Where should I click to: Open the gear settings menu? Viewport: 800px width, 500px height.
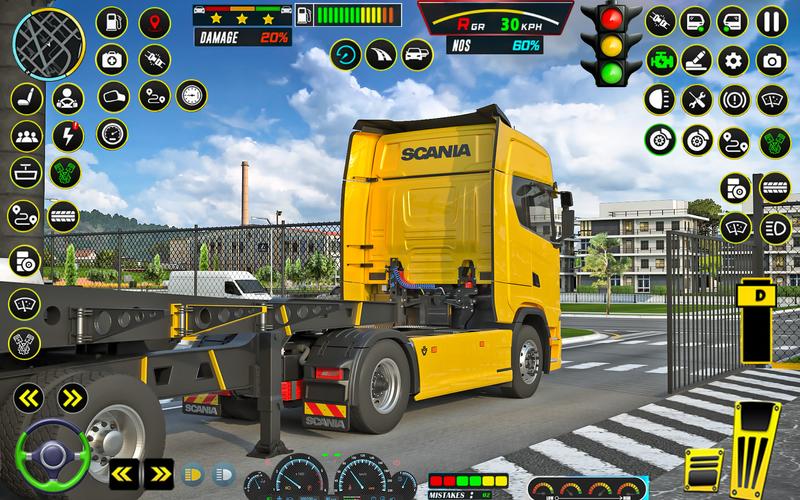732,60
